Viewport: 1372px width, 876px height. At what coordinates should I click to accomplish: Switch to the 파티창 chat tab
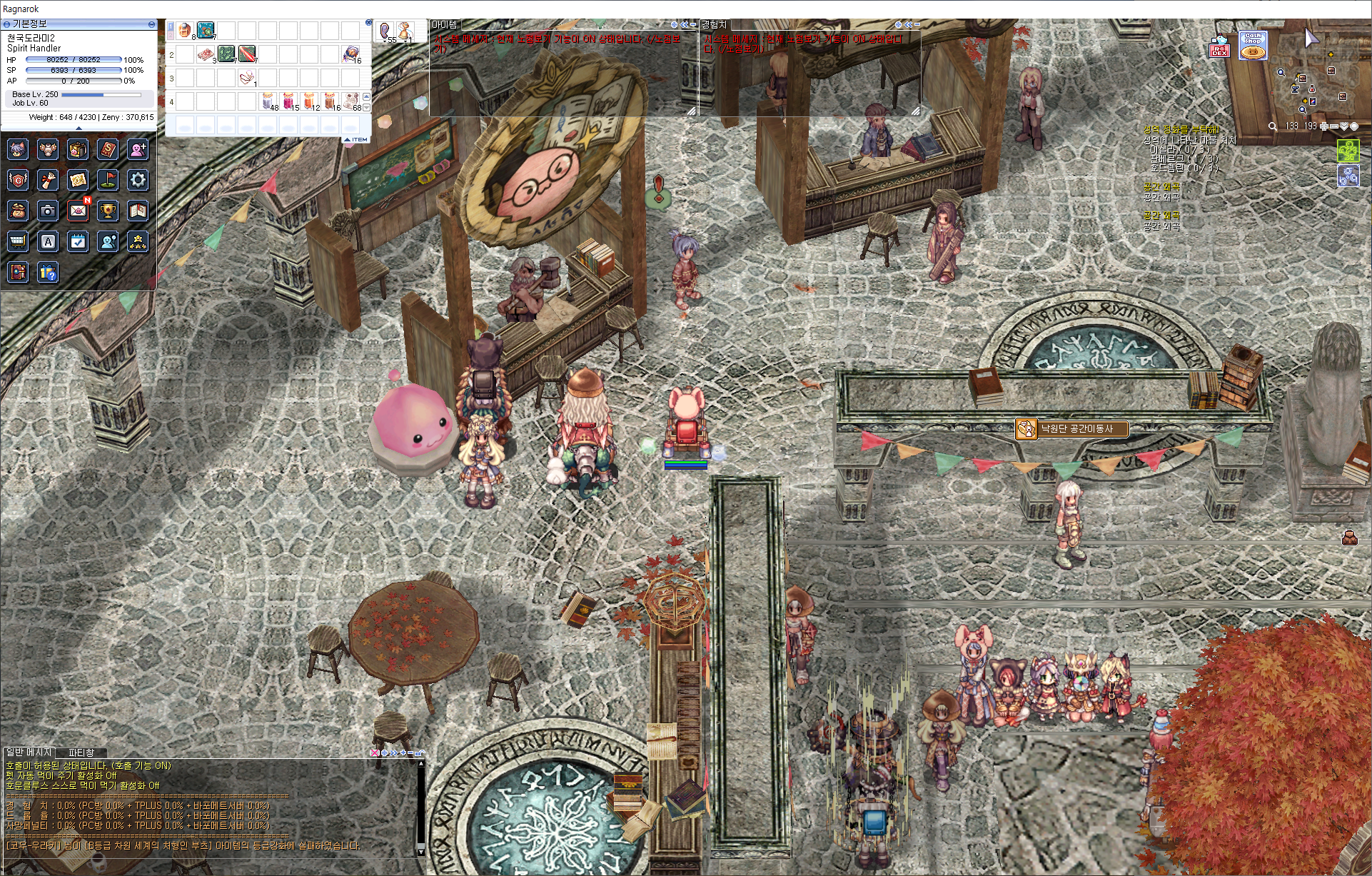click(81, 752)
